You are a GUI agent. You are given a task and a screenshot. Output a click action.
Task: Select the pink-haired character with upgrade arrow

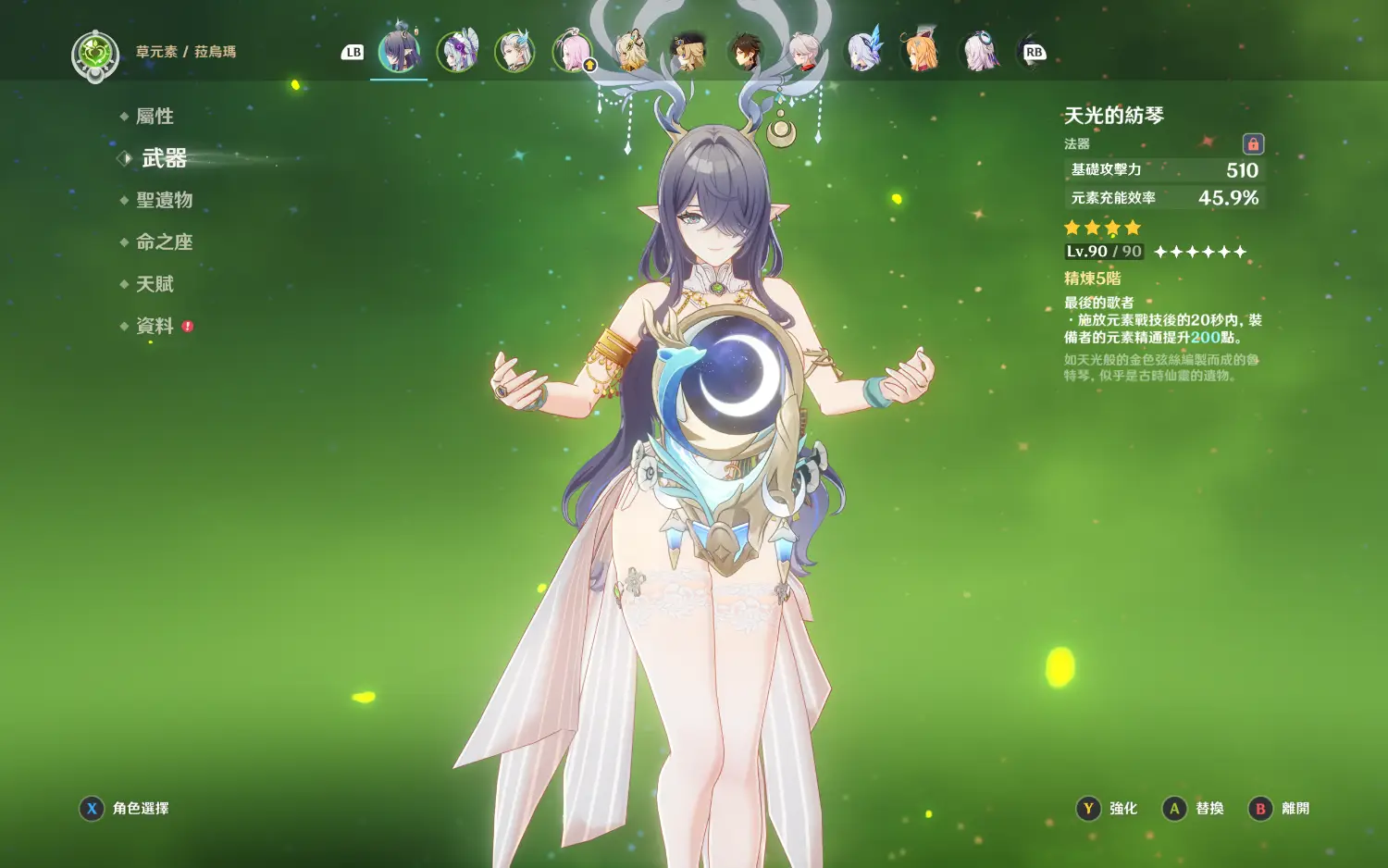(573, 52)
